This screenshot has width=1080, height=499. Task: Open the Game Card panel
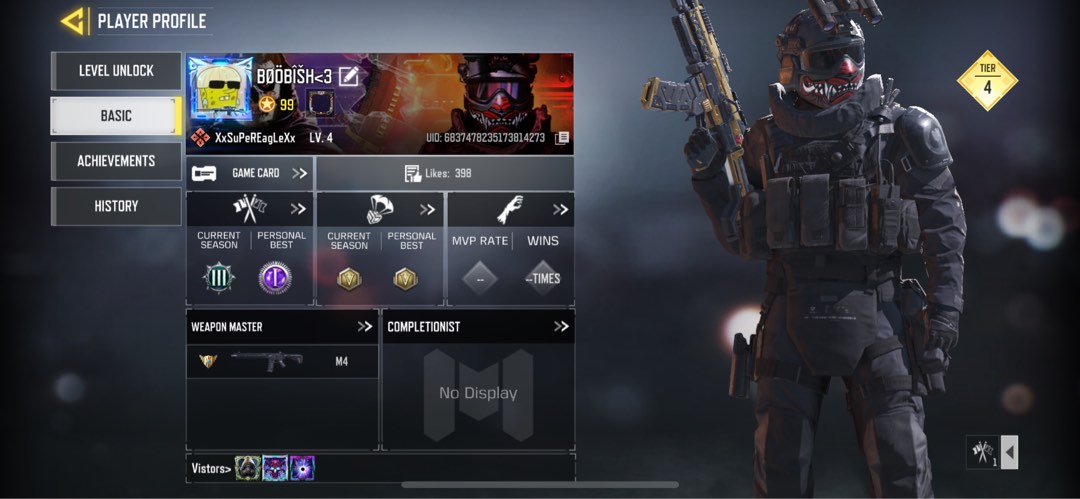(250, 173)
